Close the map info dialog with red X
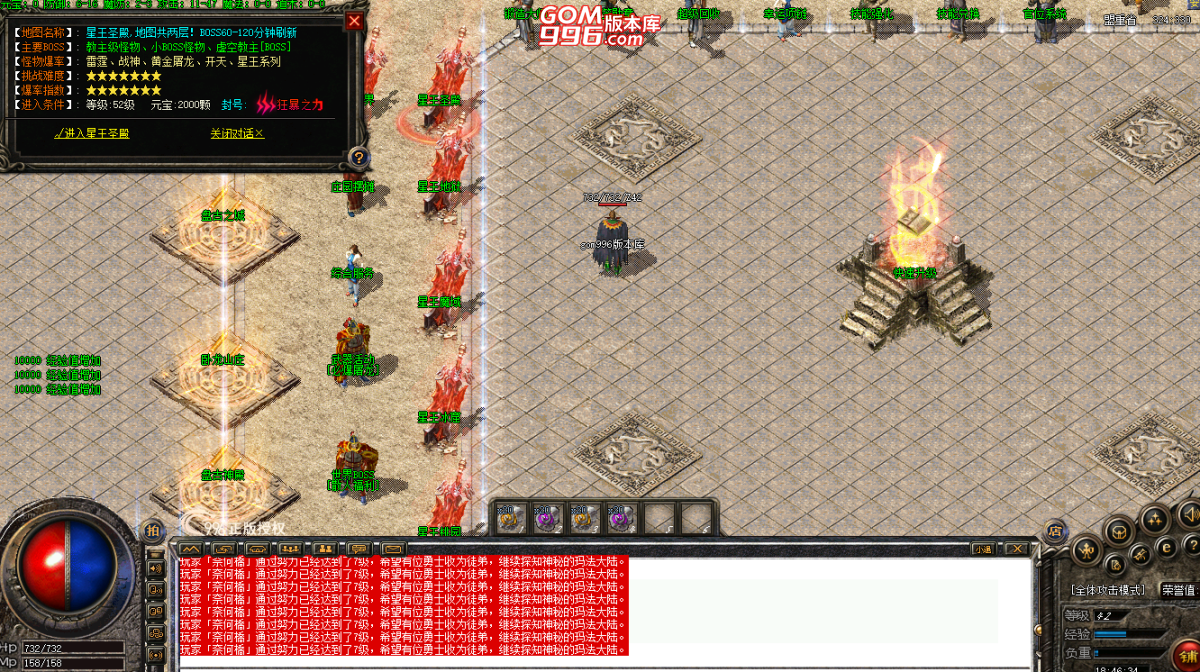Viewport: 1200px width, 672px height. (x=354, y=20)
